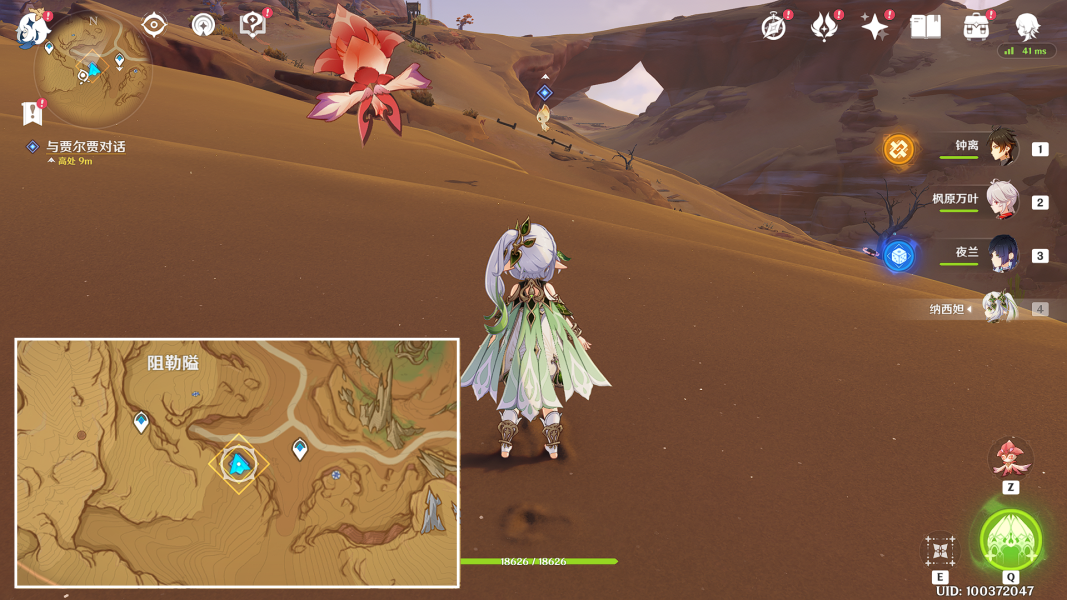Switch to party member 钟离

click(1002, 148)
